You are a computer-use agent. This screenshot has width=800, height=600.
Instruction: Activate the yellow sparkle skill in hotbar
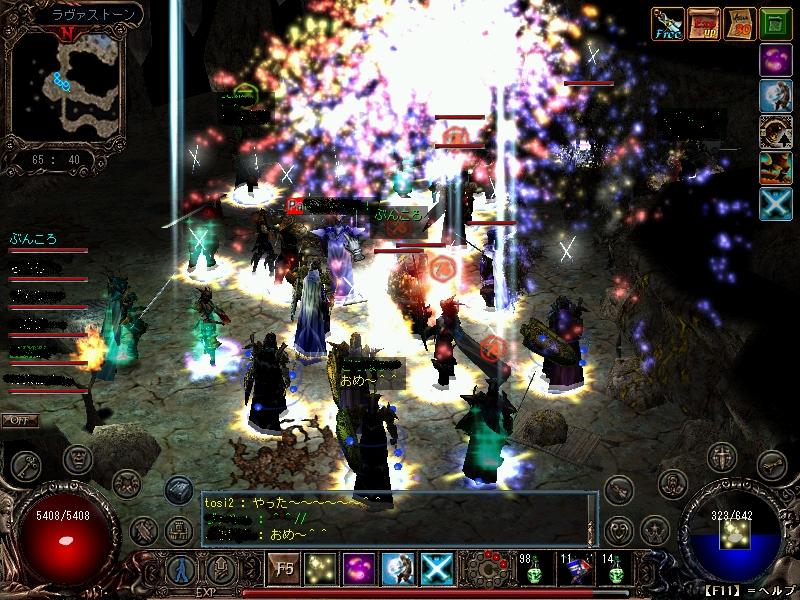(320, 569)
